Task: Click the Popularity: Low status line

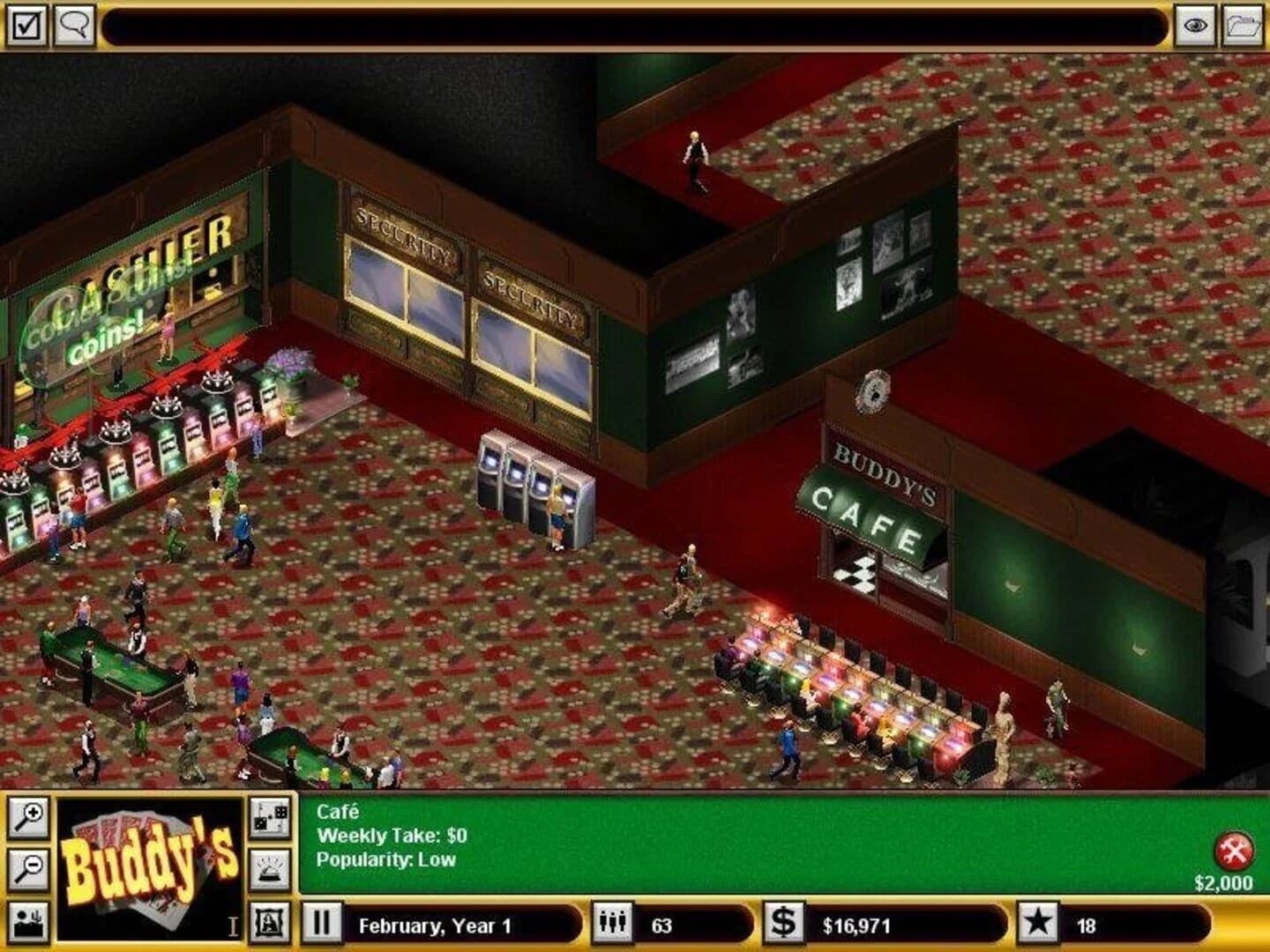Action: pyautogui.click(x=385, y=858)
